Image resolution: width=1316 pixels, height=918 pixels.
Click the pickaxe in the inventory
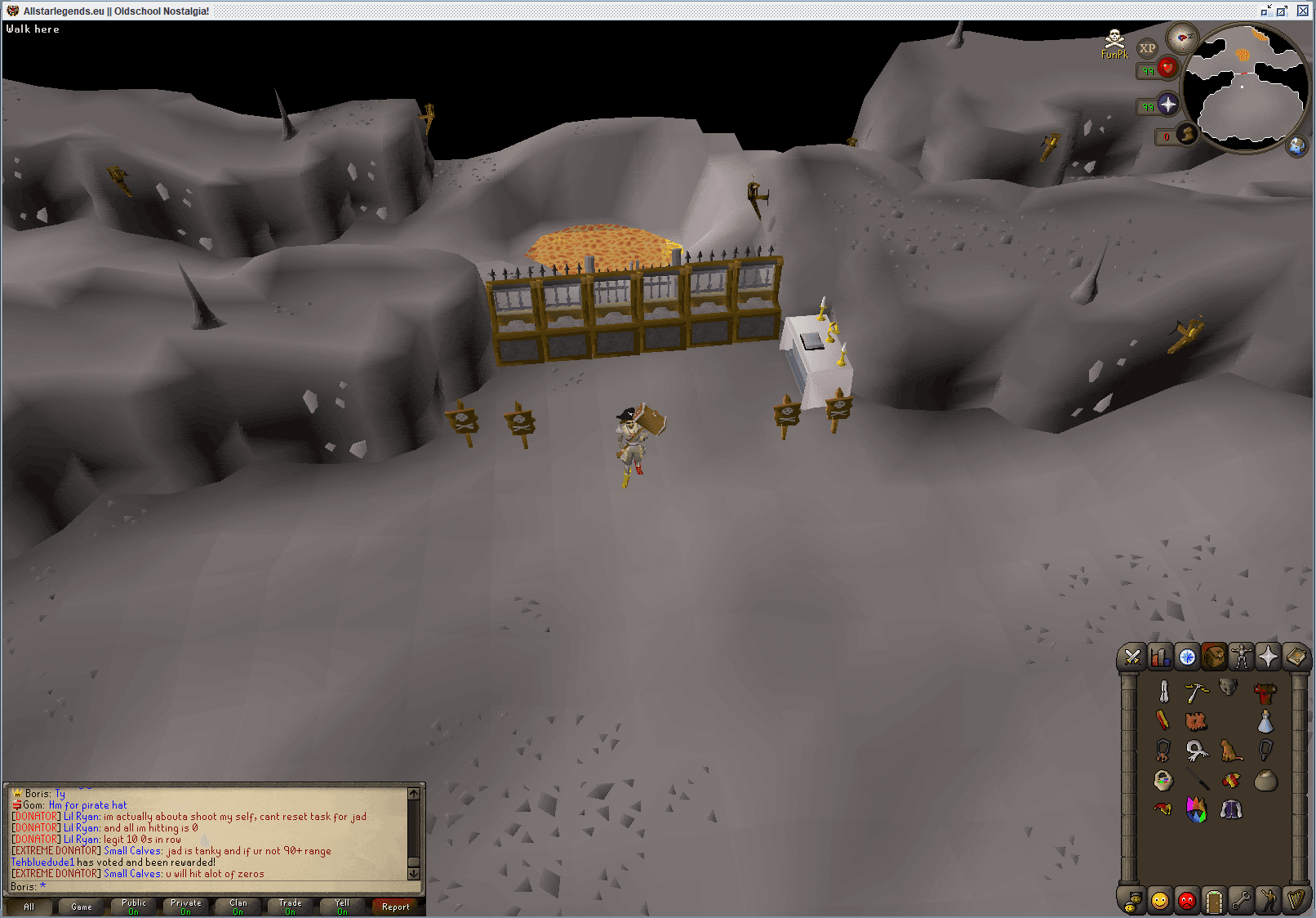pos(1198,690)
